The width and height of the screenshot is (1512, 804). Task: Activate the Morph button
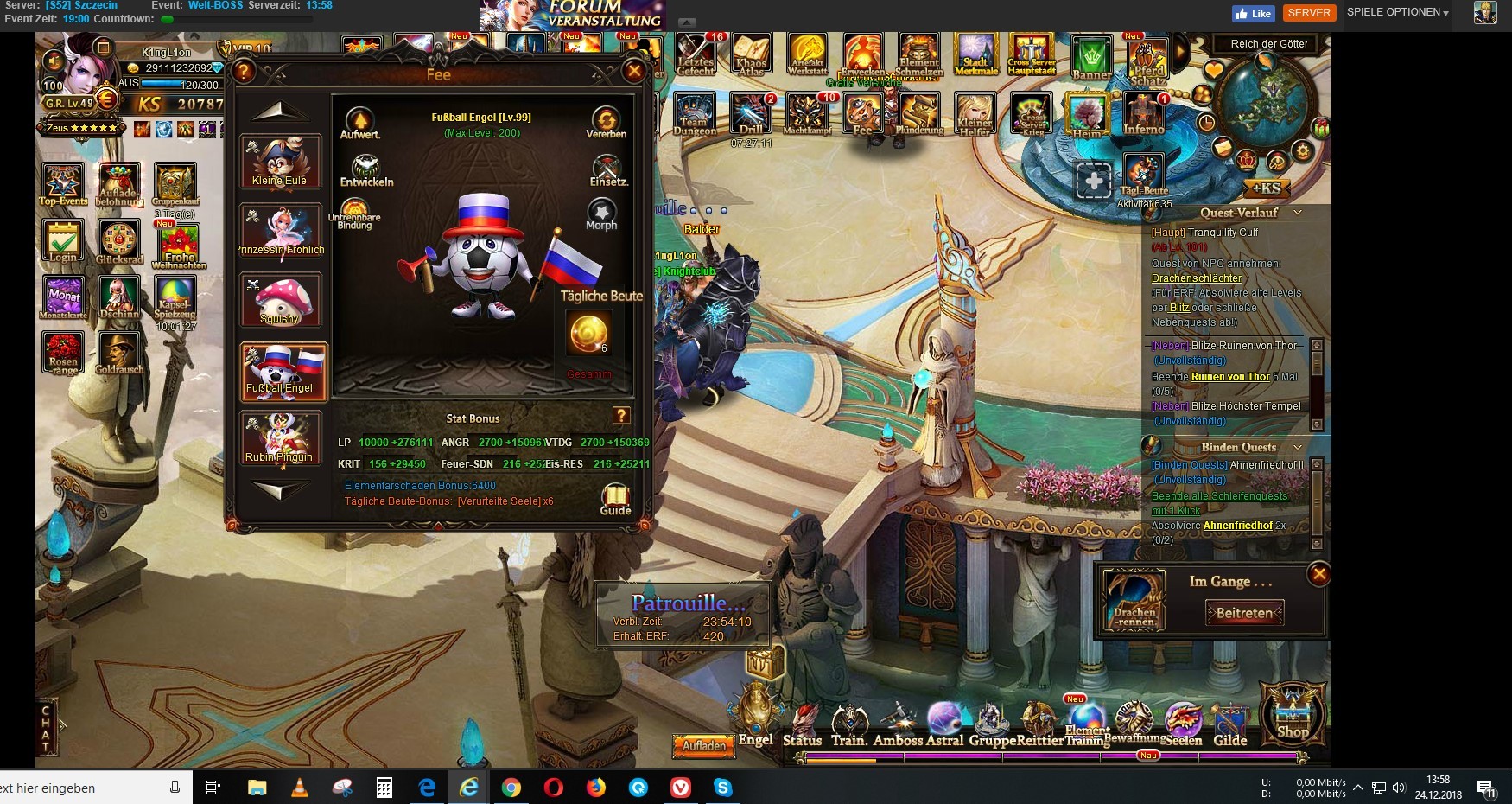point(601,214)
